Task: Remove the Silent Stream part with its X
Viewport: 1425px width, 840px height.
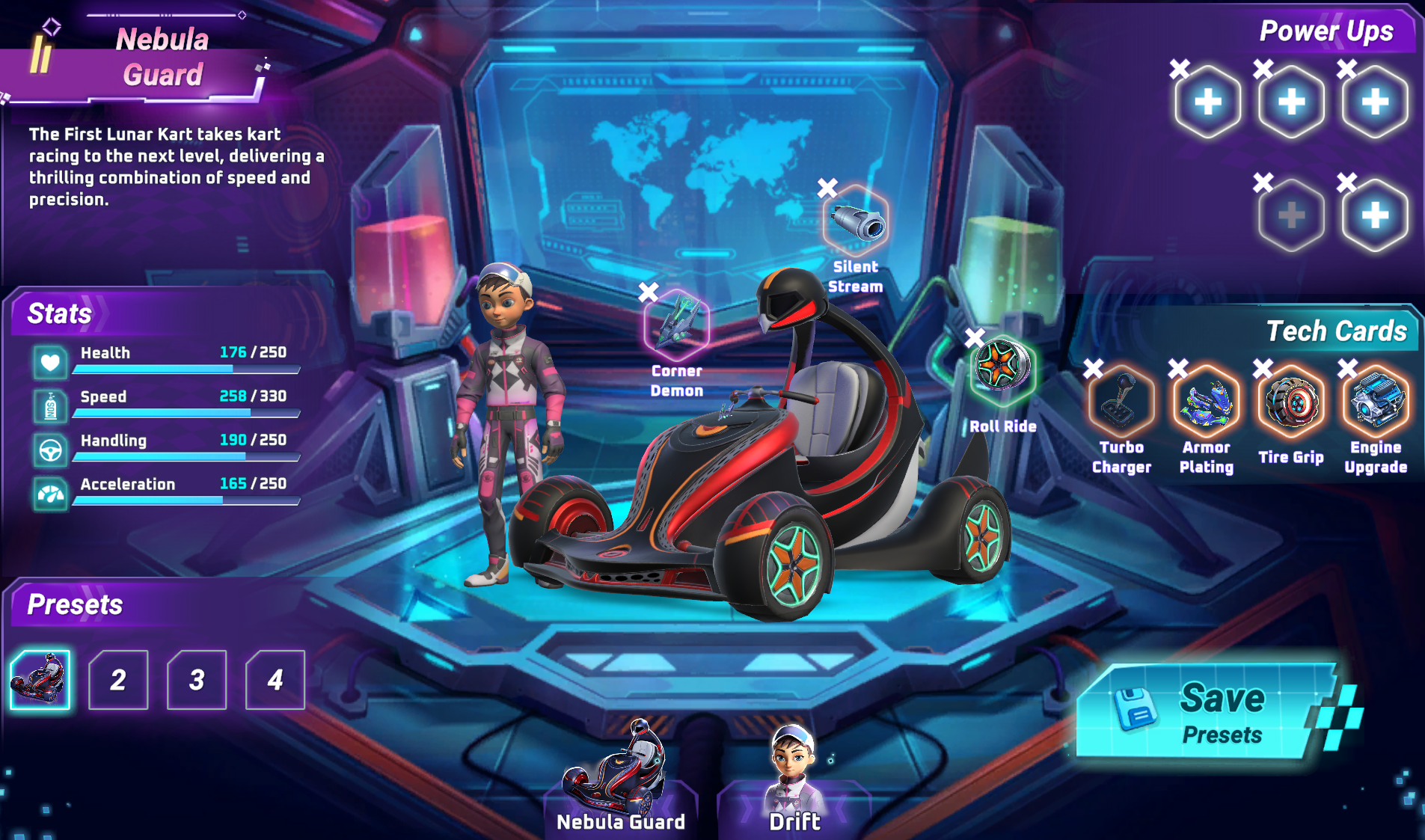Action: [827, 188]
